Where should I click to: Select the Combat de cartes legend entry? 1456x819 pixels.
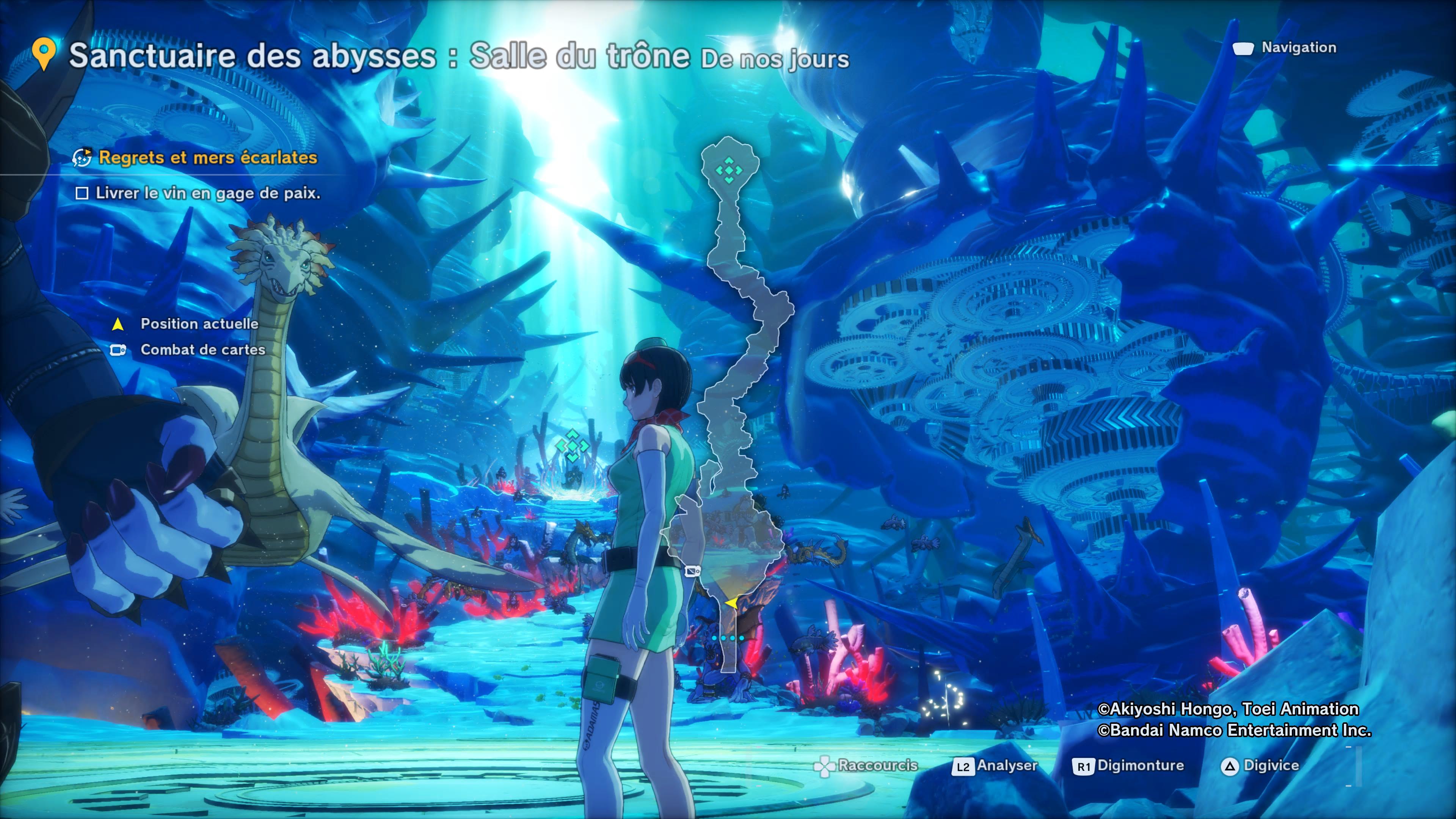[202, 350]
